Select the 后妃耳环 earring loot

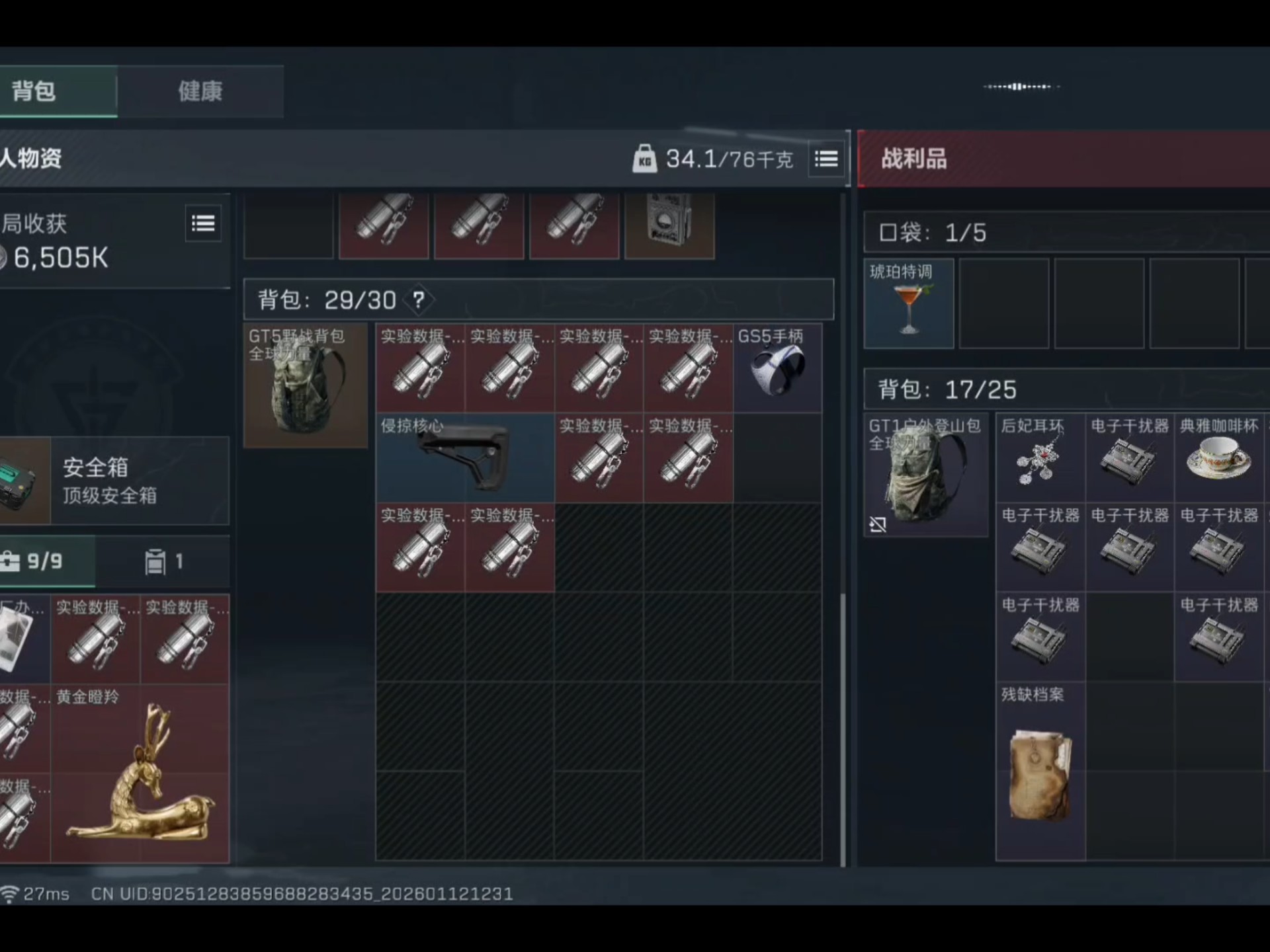click(1040, 457)
